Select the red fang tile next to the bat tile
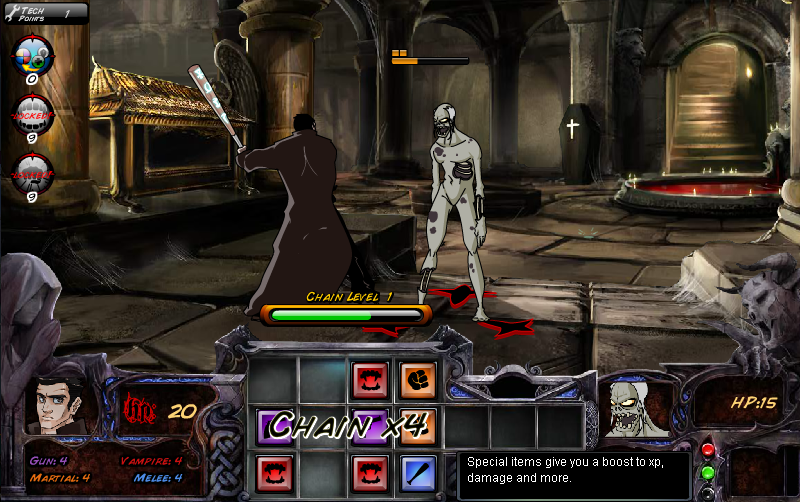 pos(369,472)
